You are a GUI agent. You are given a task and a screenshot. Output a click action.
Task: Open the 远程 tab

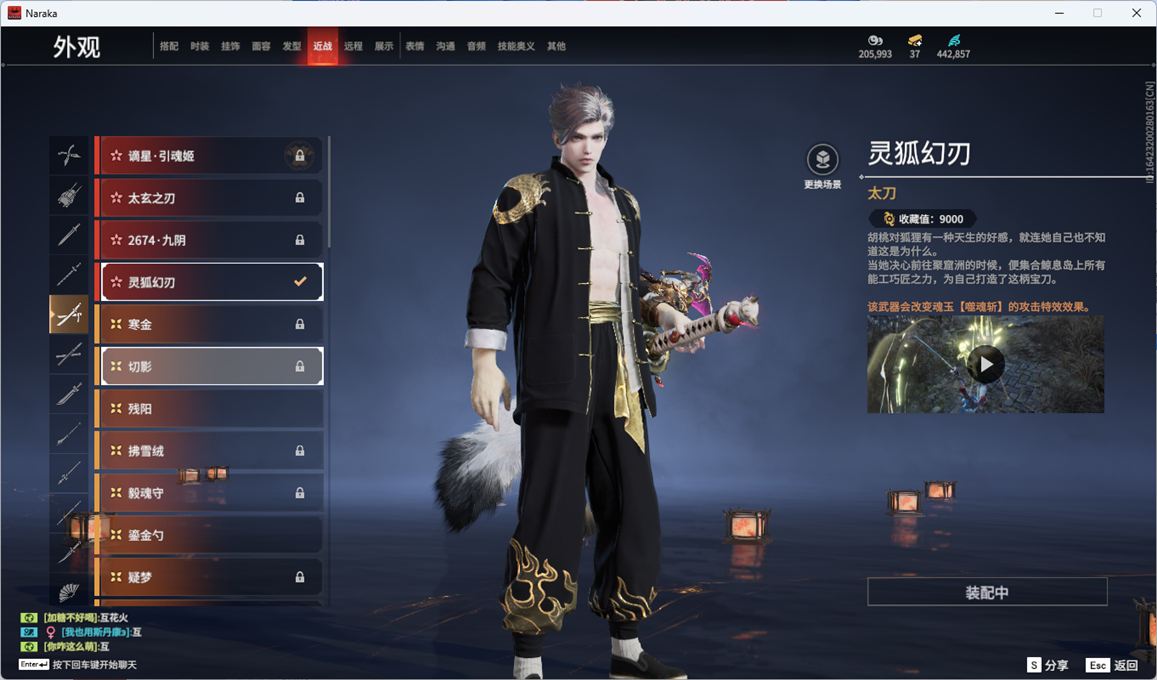pyautogui.click(x=353, y=46)
